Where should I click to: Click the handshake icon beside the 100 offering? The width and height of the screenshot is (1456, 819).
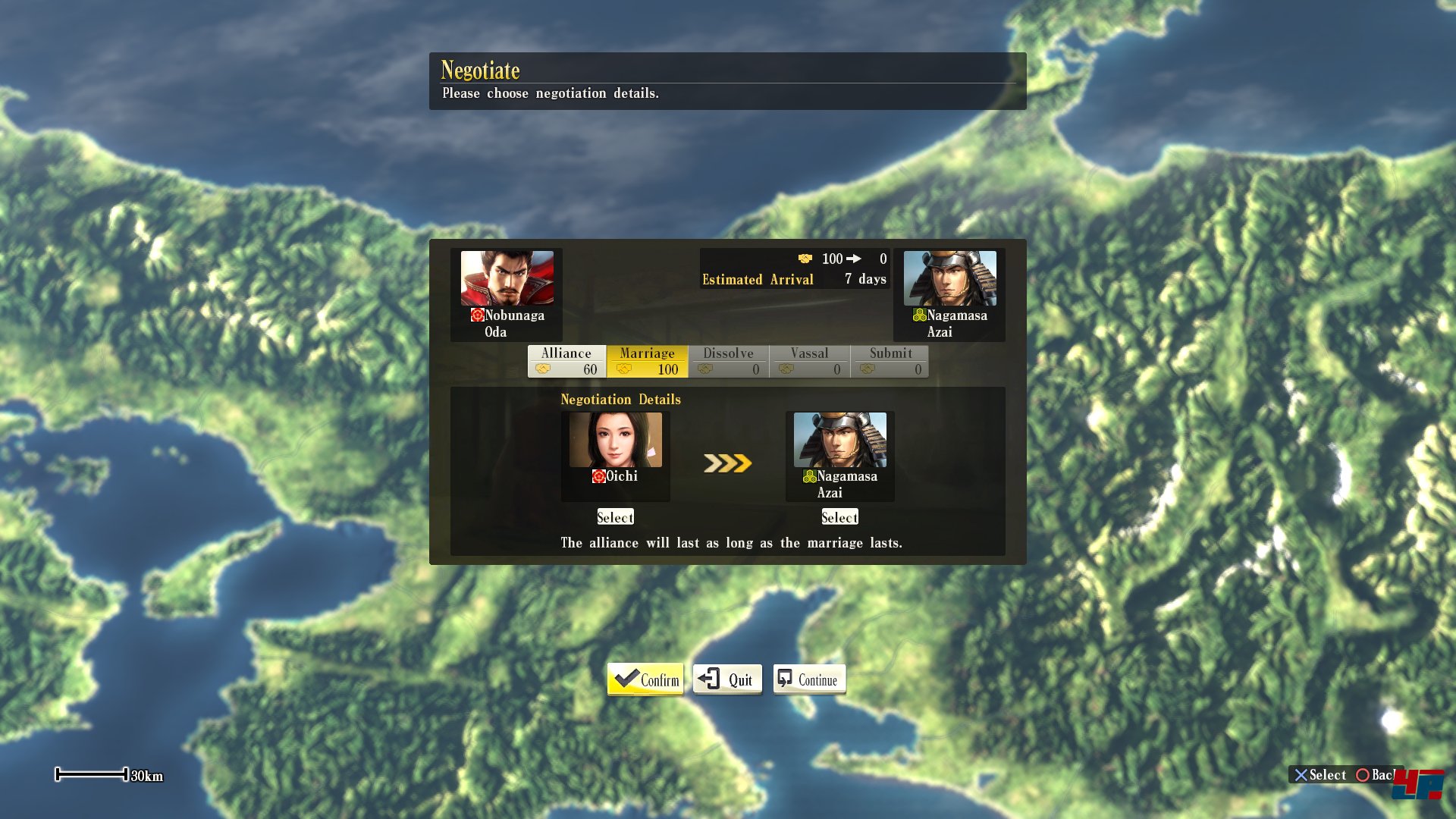[x=806, y=259]
